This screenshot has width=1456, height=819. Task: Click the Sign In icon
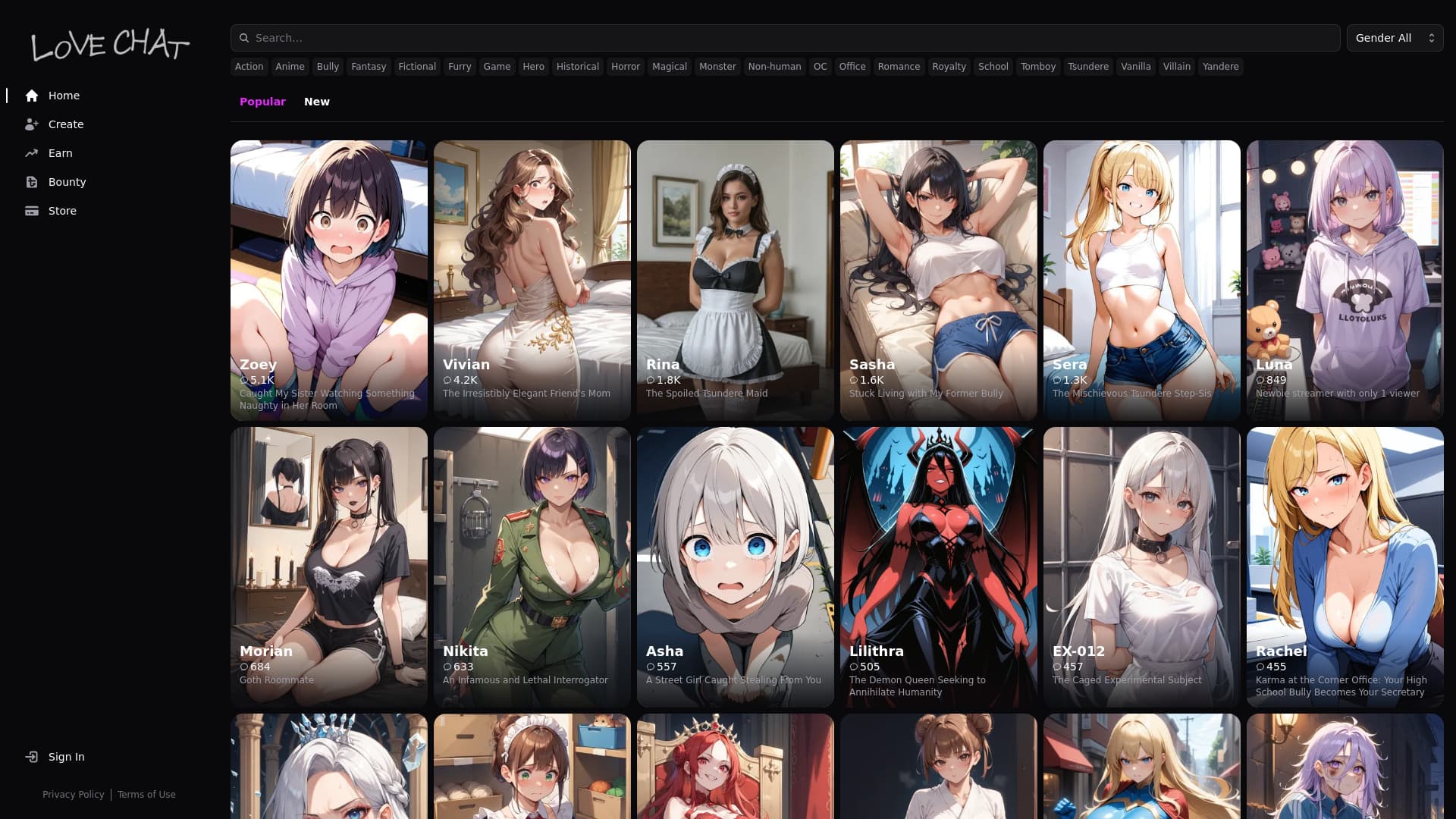pos(31,757)
